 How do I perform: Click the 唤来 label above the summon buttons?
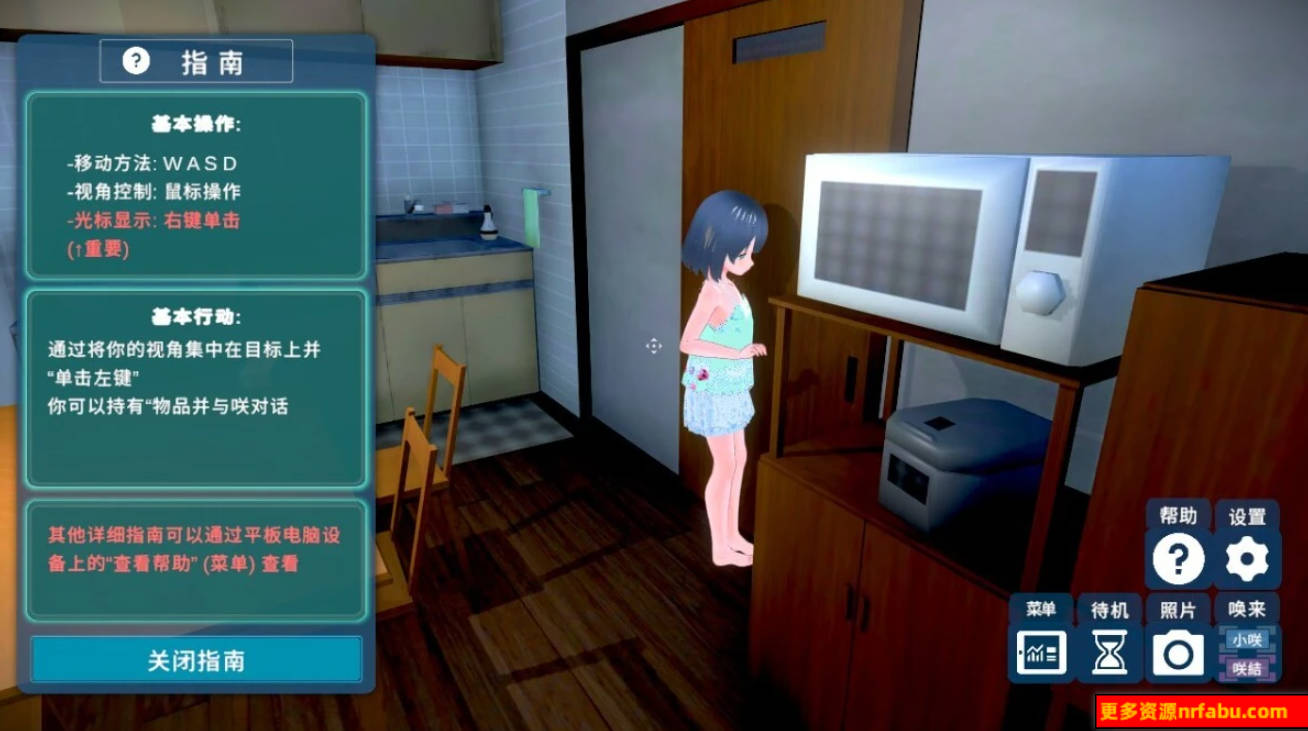[x=1246, y=606]
